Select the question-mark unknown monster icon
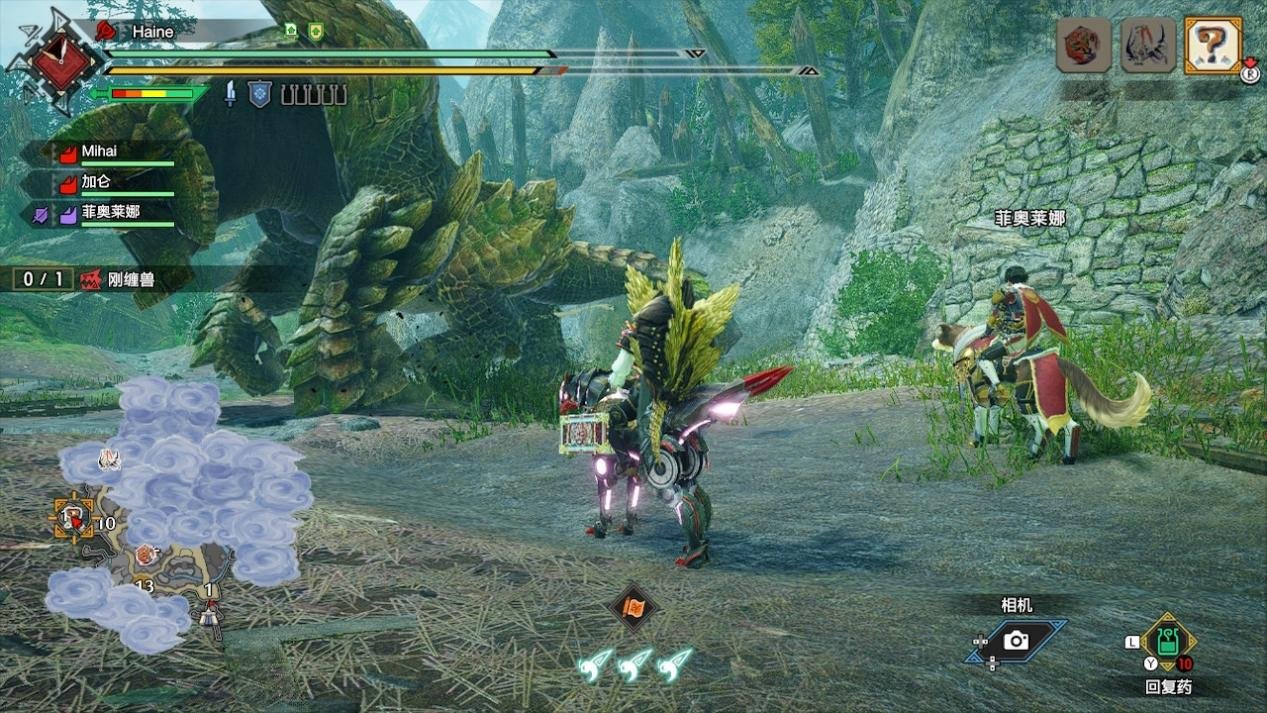 coord(1212,45)
